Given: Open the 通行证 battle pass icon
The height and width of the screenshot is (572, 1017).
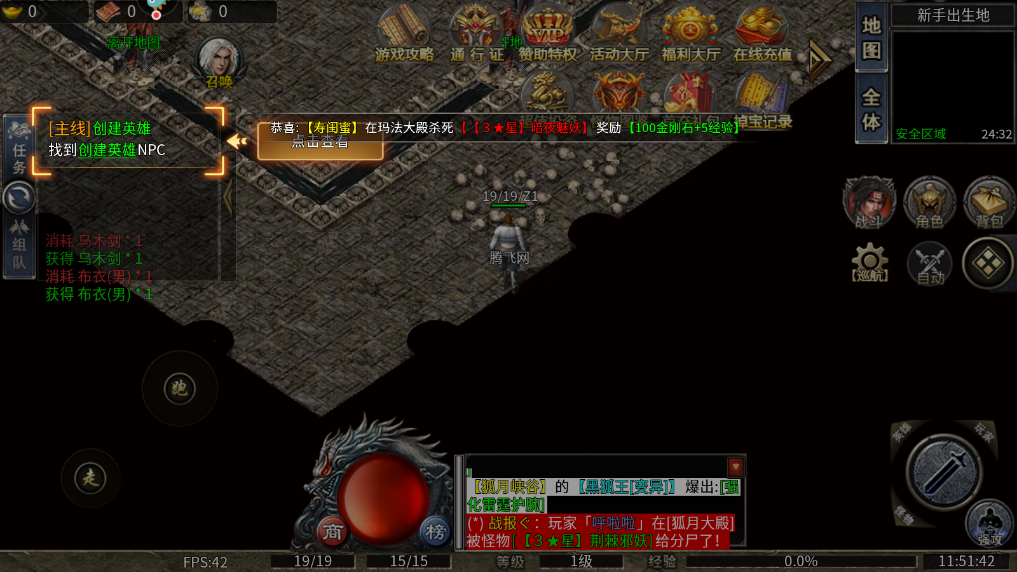Looking at the screenshot, I should [x=477, y=33].
